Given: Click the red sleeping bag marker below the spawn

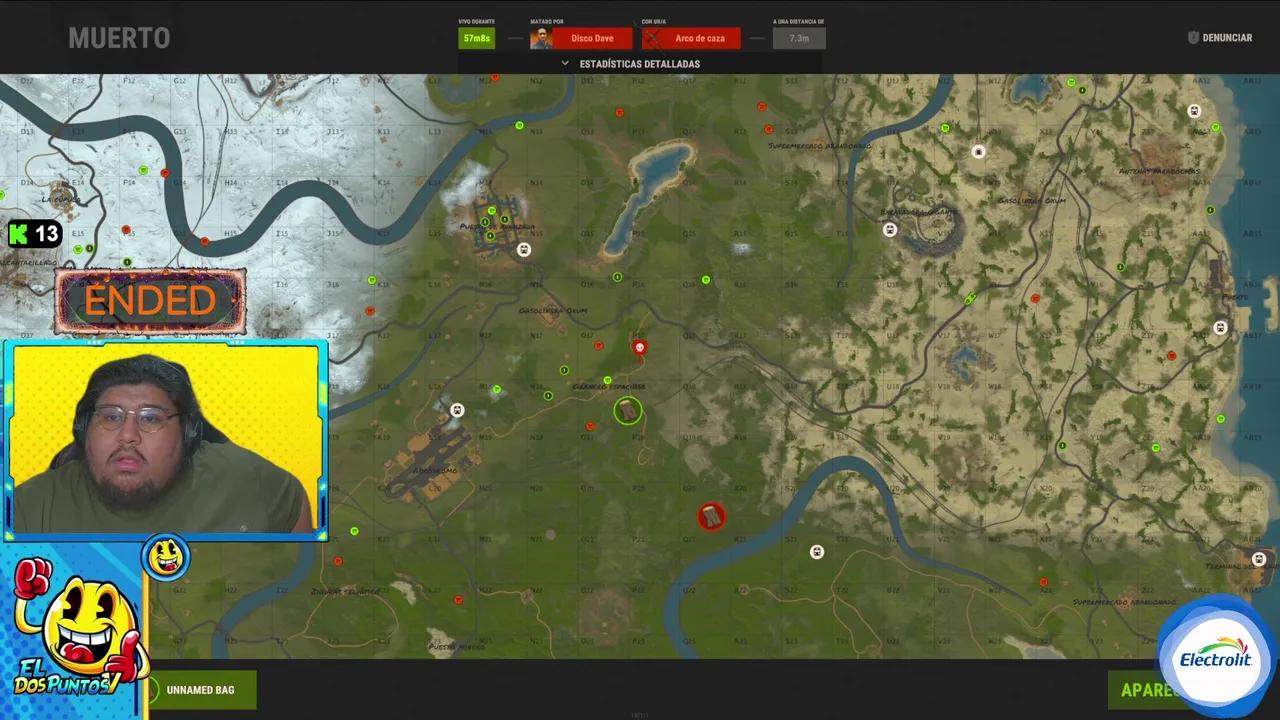Looking at the screenshot, I should click(x=711, y=515).
